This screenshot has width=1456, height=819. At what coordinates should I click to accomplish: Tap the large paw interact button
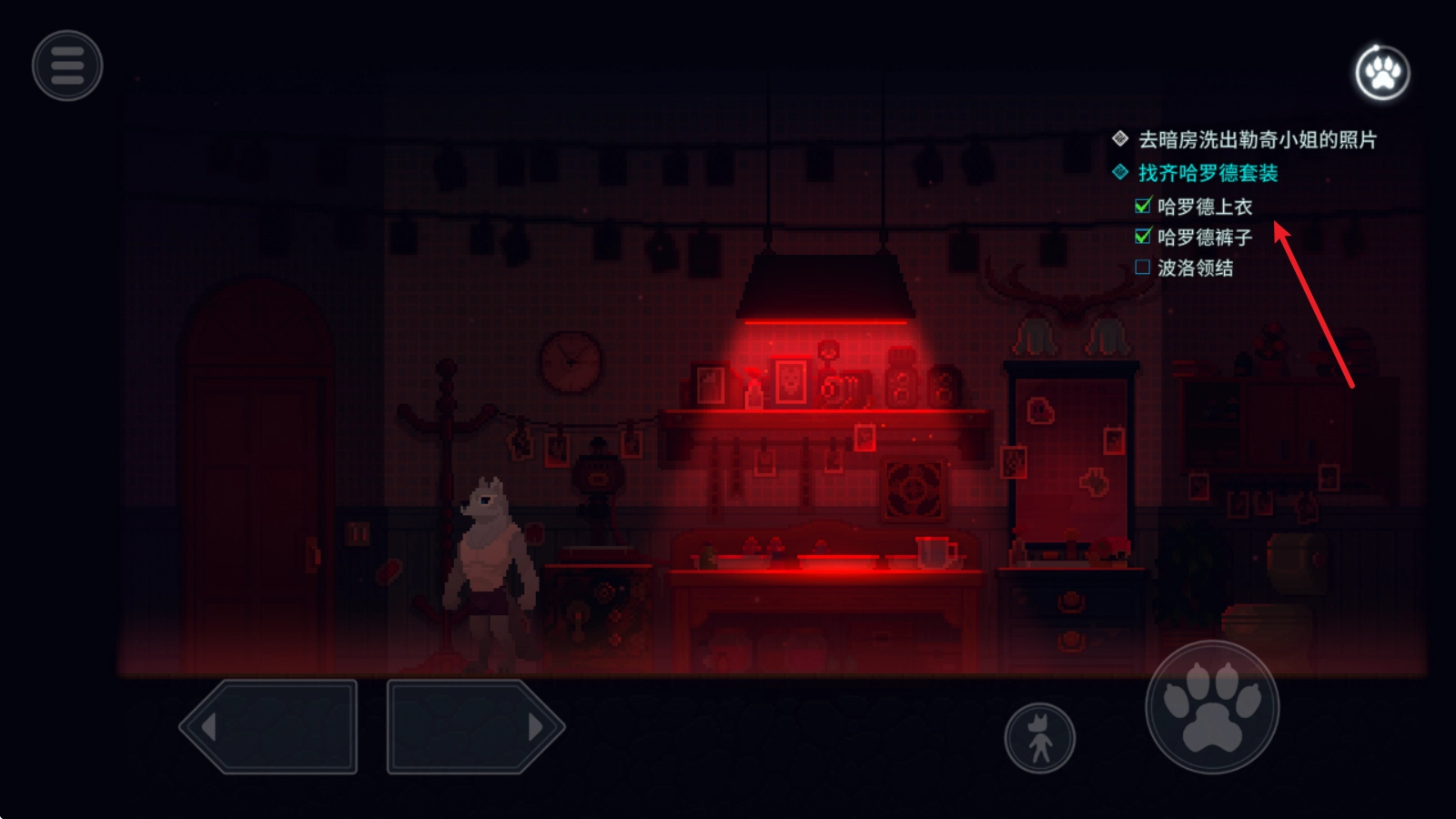point(1212,707)
